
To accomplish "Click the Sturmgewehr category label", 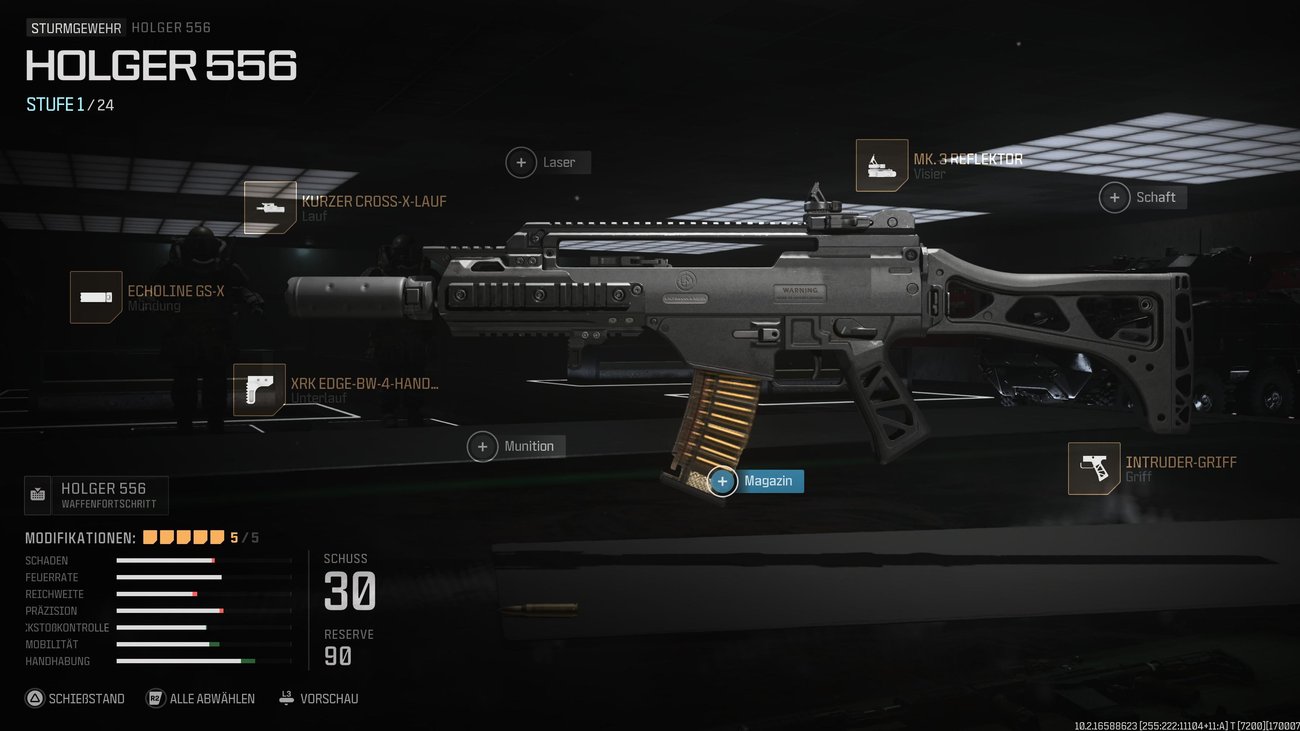I will [75, 27].
